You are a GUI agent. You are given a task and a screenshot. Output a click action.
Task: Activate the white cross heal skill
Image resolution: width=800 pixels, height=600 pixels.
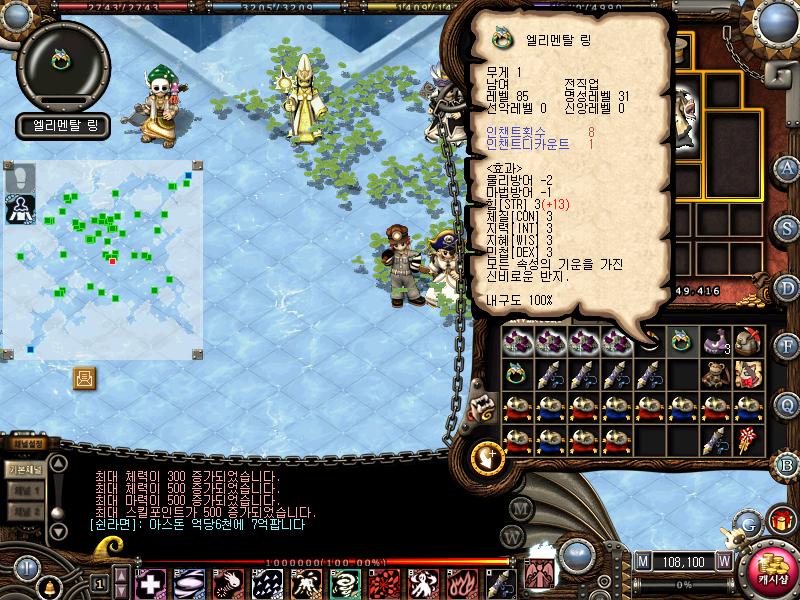[151, 582]
